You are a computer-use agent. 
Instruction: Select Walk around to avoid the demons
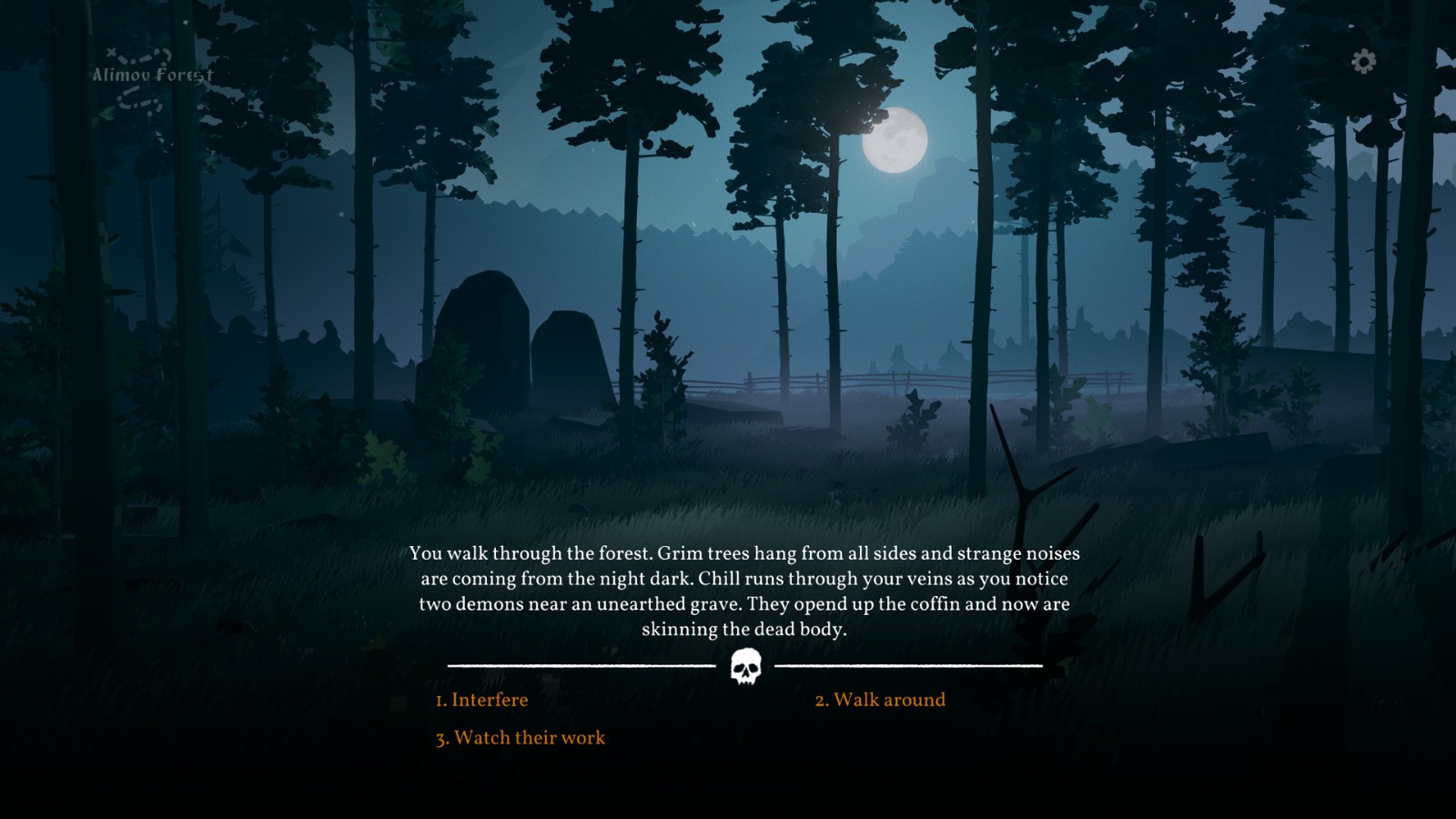tap(882, 700)
